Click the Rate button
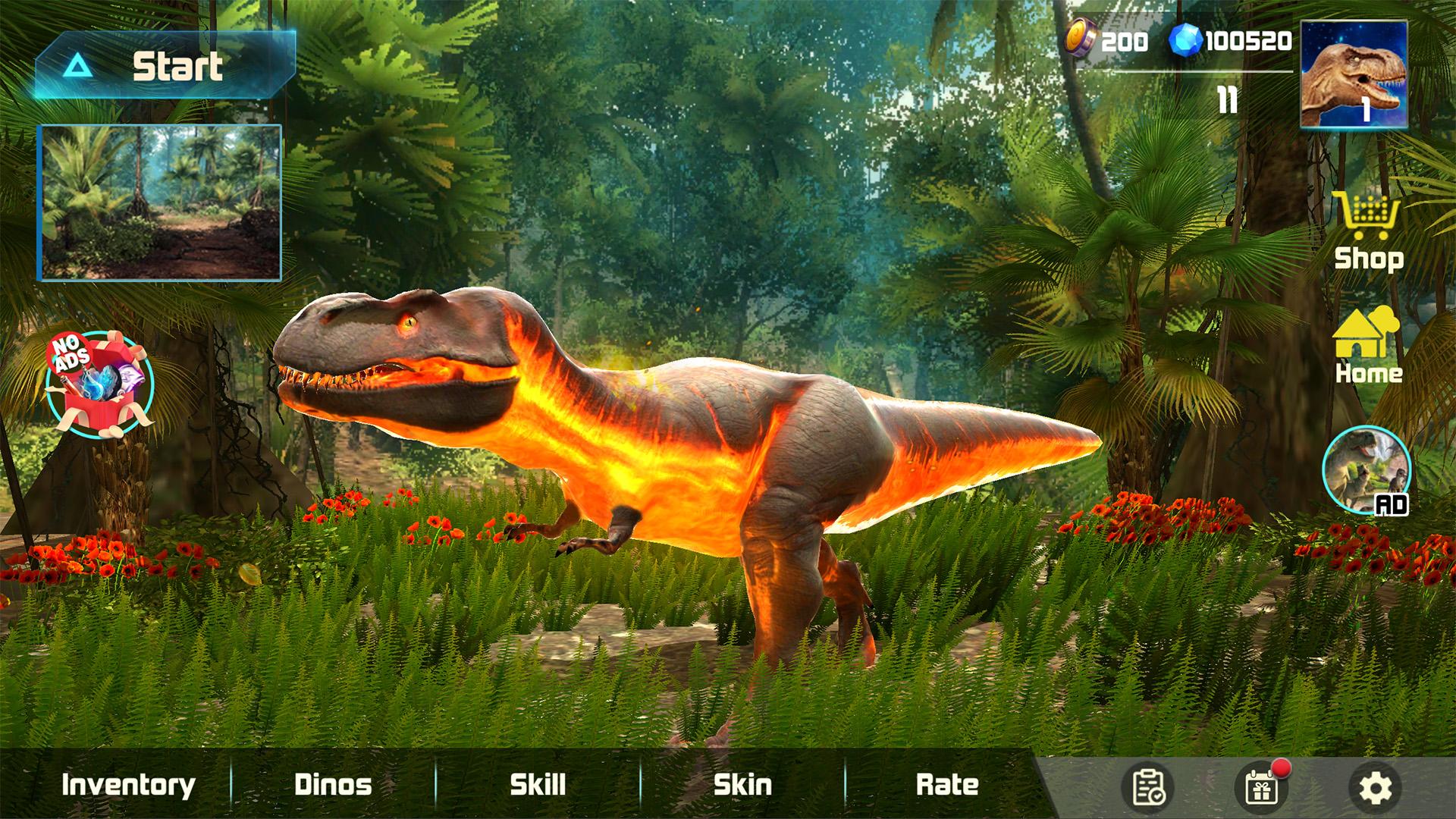This screenshot has height=819, width=1456. click(947, 785)
